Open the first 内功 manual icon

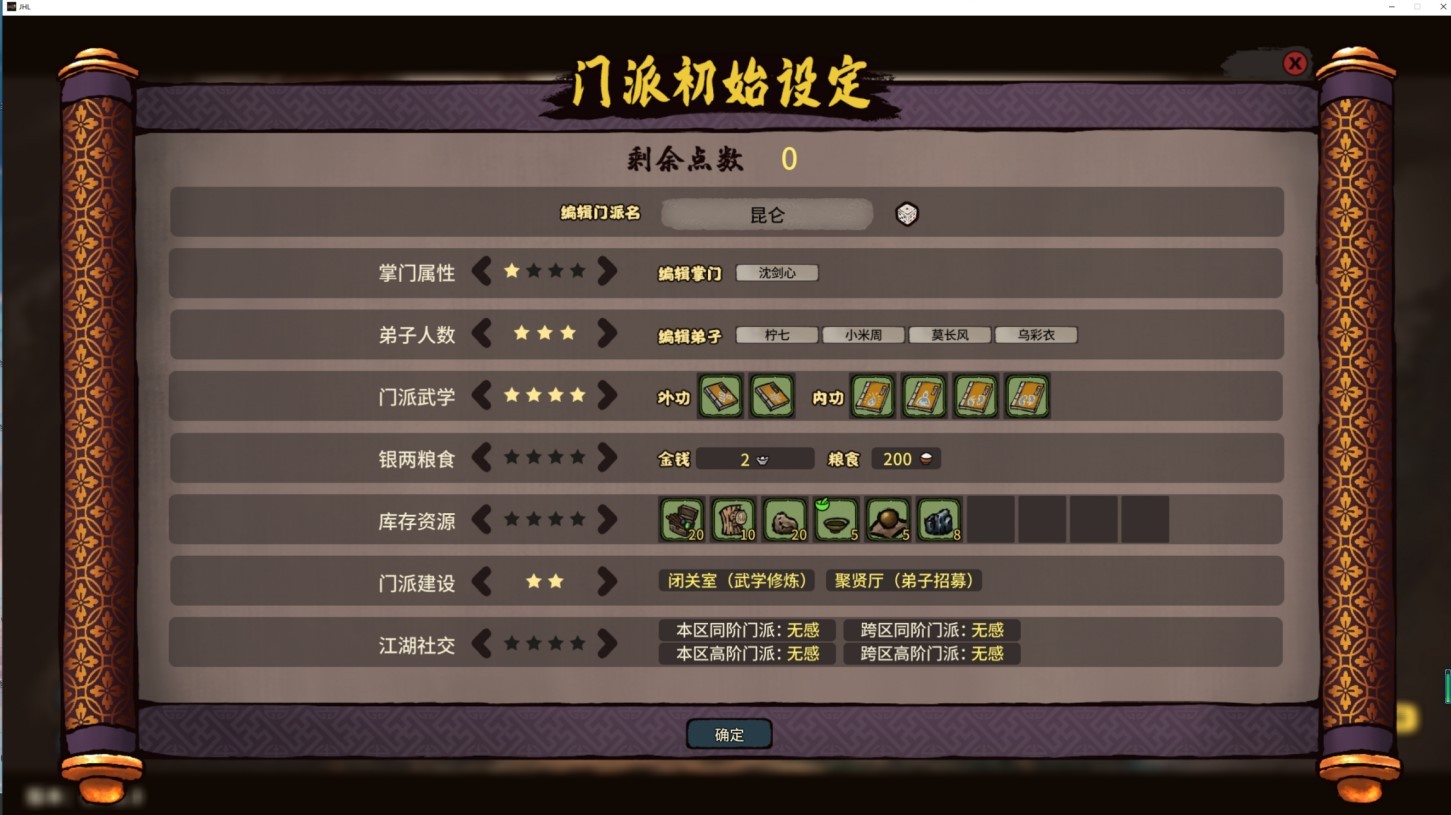(873, 396)
